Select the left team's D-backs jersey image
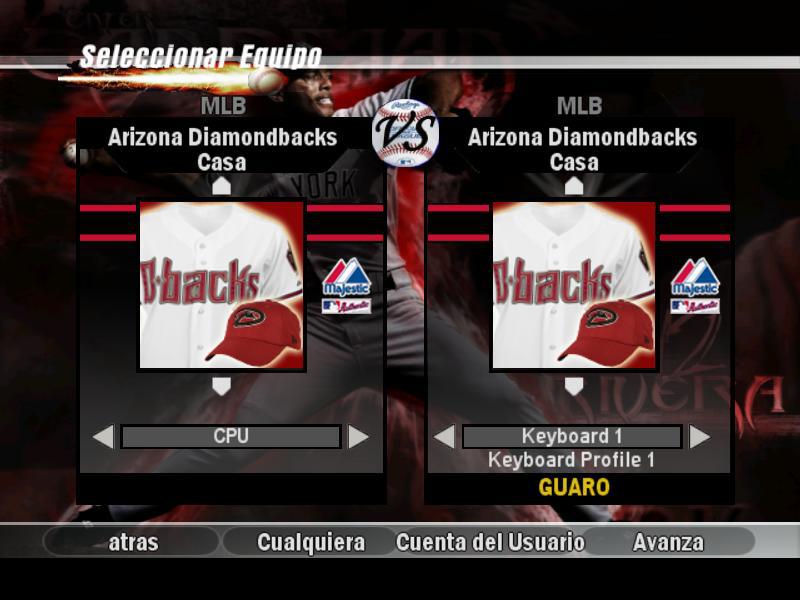Viewport: 800px width, 600px height. point(221,286)
